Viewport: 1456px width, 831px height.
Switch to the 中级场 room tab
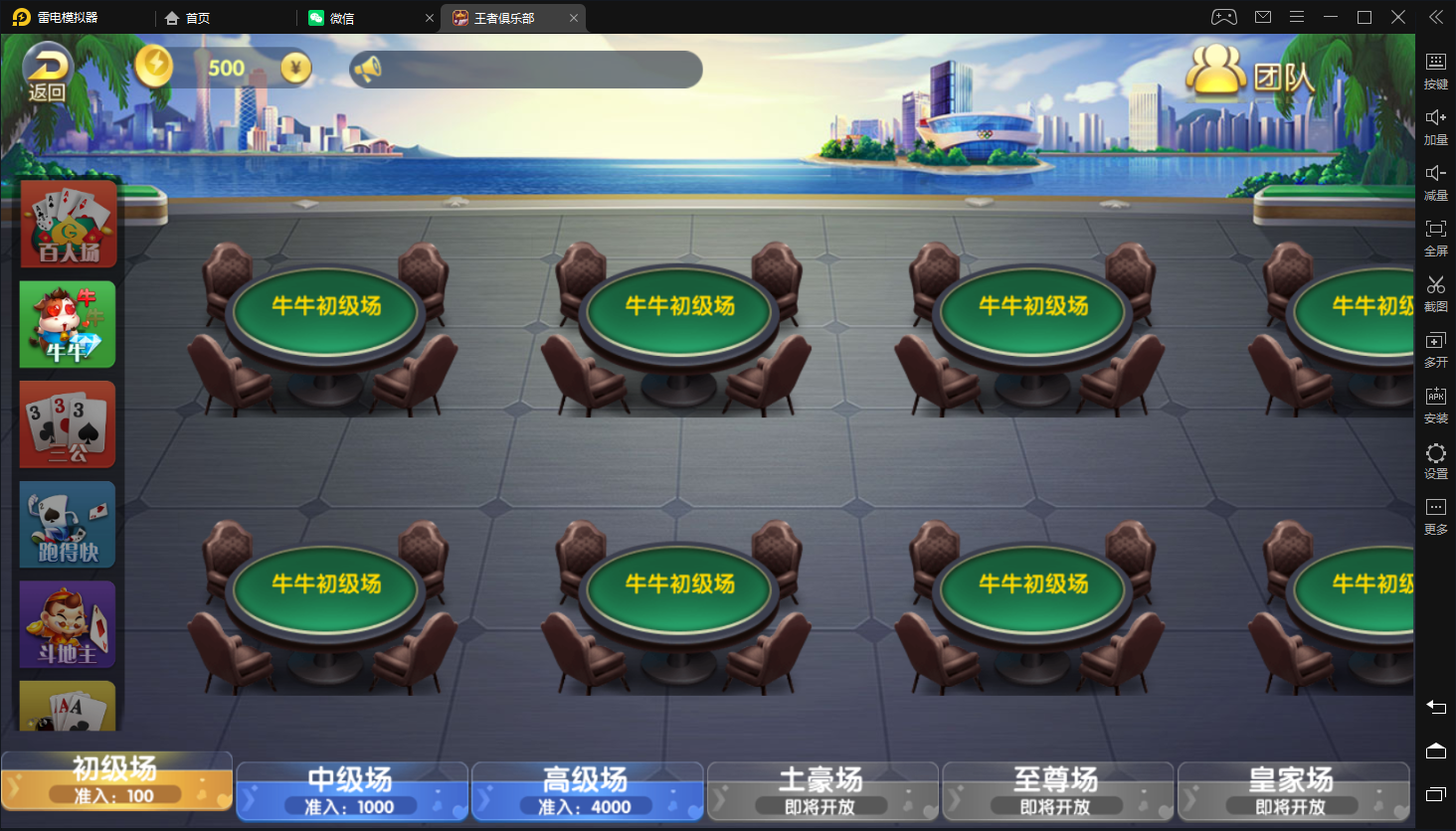coord(352,790)
